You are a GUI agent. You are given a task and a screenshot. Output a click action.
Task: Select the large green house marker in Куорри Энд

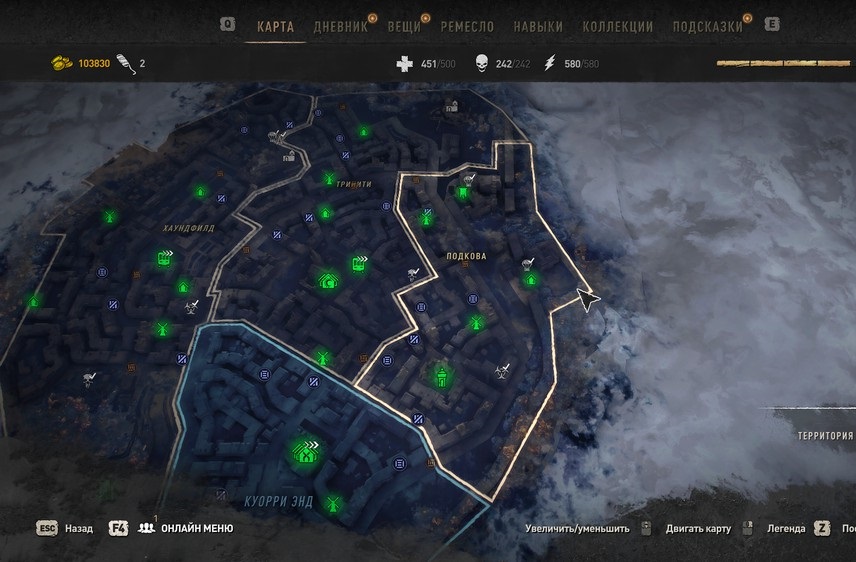[x=305, y=452]
